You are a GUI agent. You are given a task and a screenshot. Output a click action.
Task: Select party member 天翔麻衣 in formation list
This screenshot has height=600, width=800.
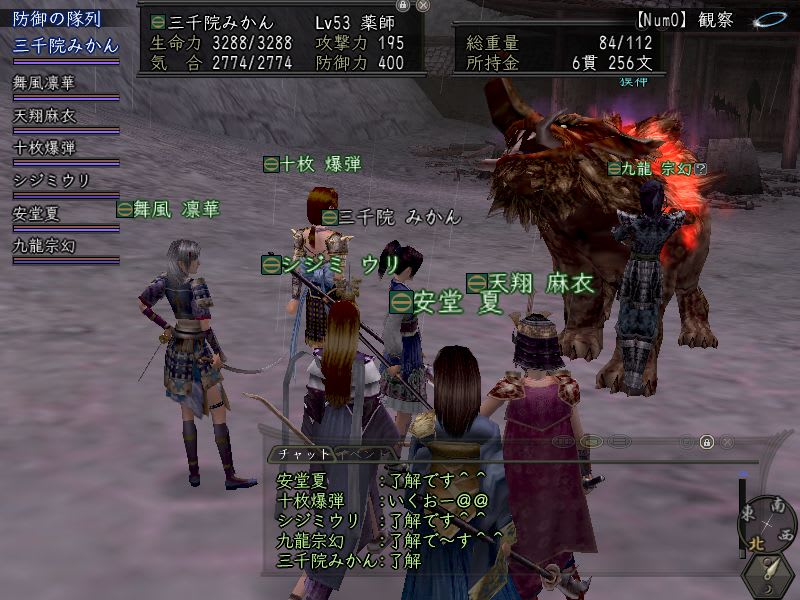(x=44, y=116)
